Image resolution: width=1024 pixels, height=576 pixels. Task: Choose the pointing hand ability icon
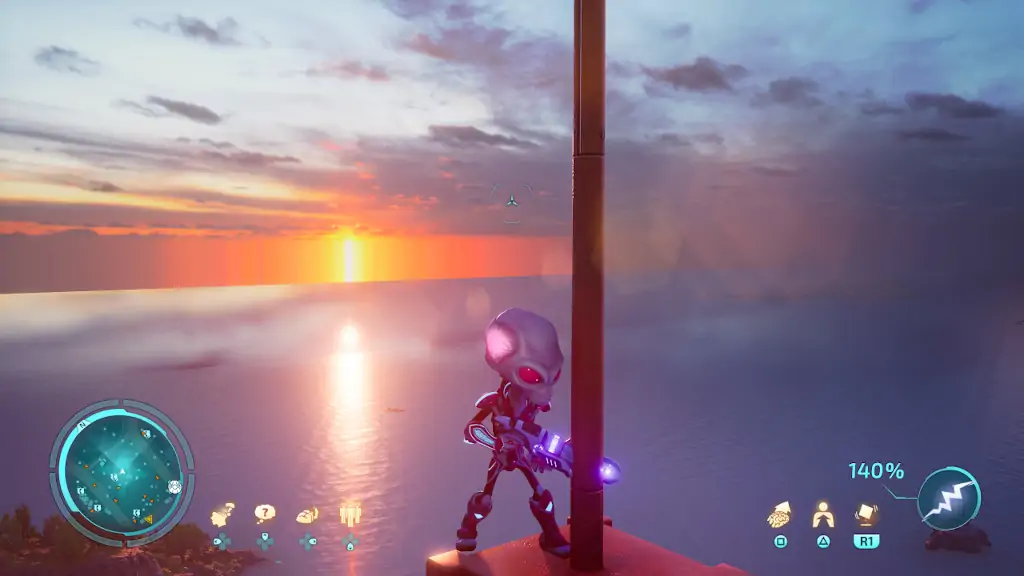coord(307,514)
